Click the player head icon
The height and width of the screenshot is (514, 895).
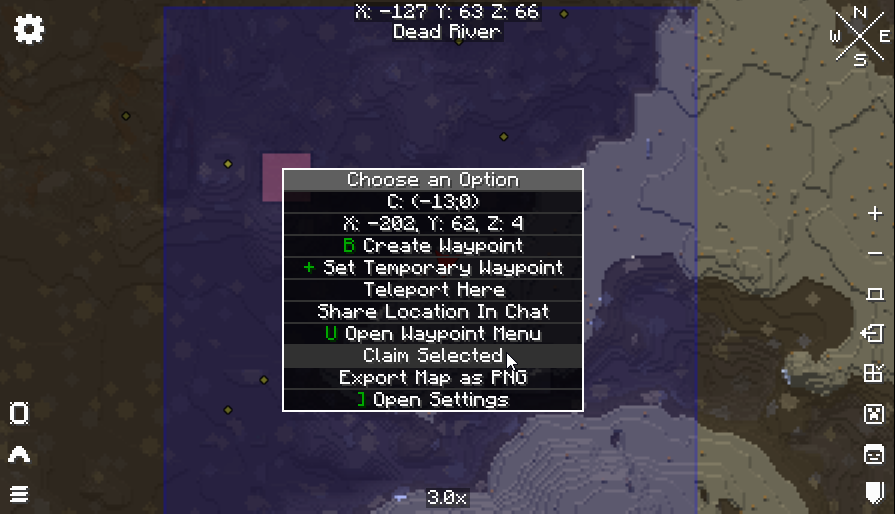point(874,454)
